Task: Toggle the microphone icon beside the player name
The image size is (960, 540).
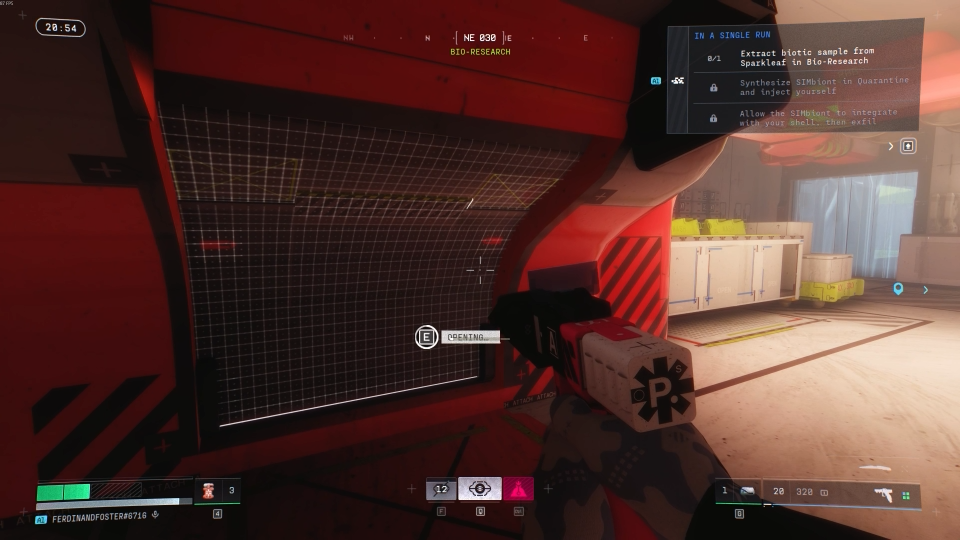Action: (x=155, y=515)
